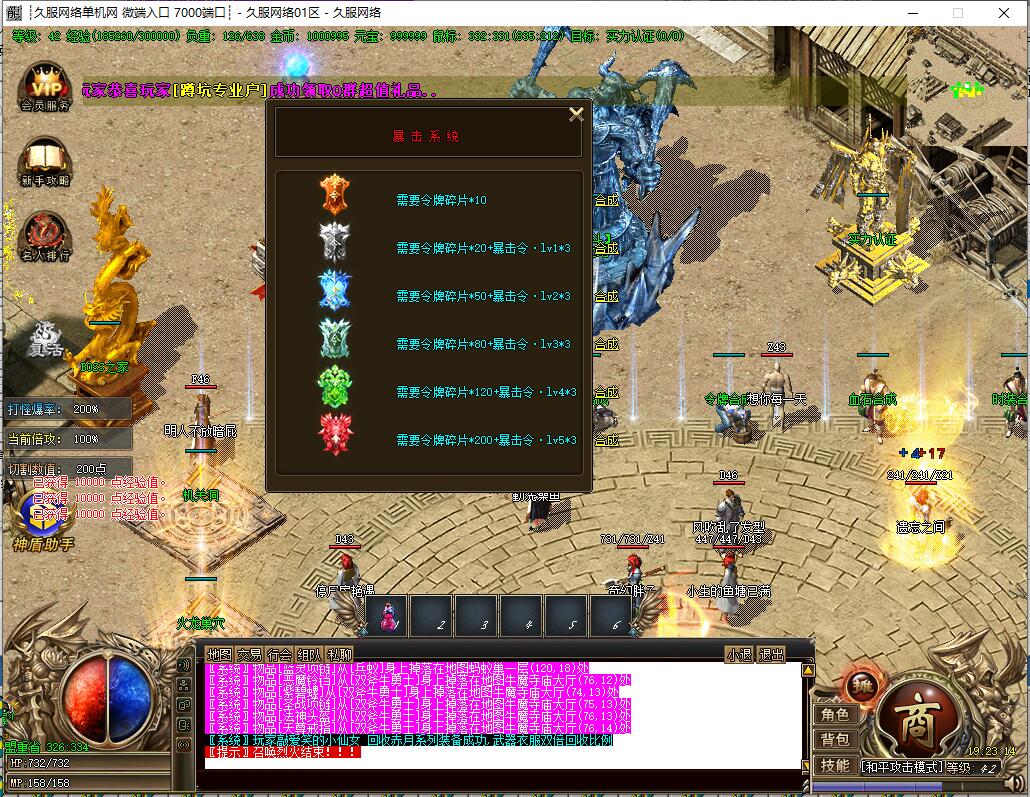Open the round 商 shop button
1030x797 pixels.
pyautogui.click(x=916, y=717)
